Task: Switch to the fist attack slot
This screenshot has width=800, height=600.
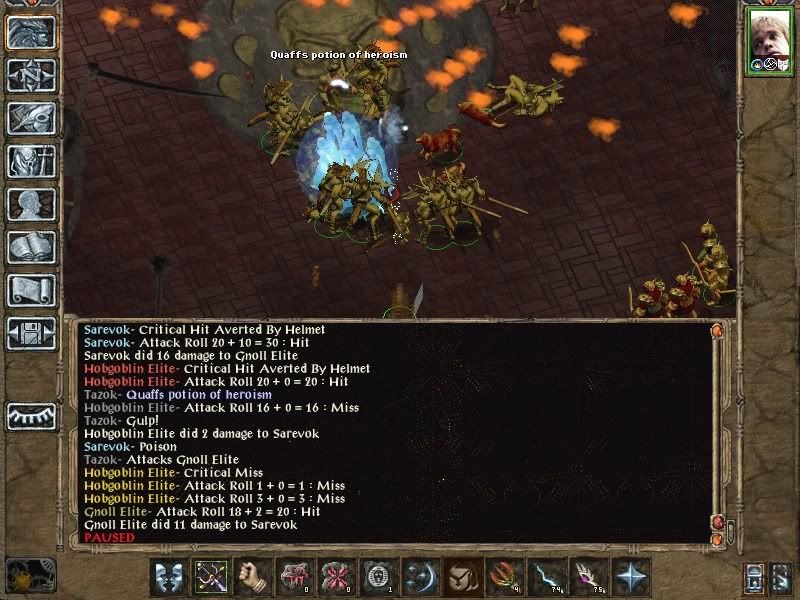Action: [x=253, y=577]
